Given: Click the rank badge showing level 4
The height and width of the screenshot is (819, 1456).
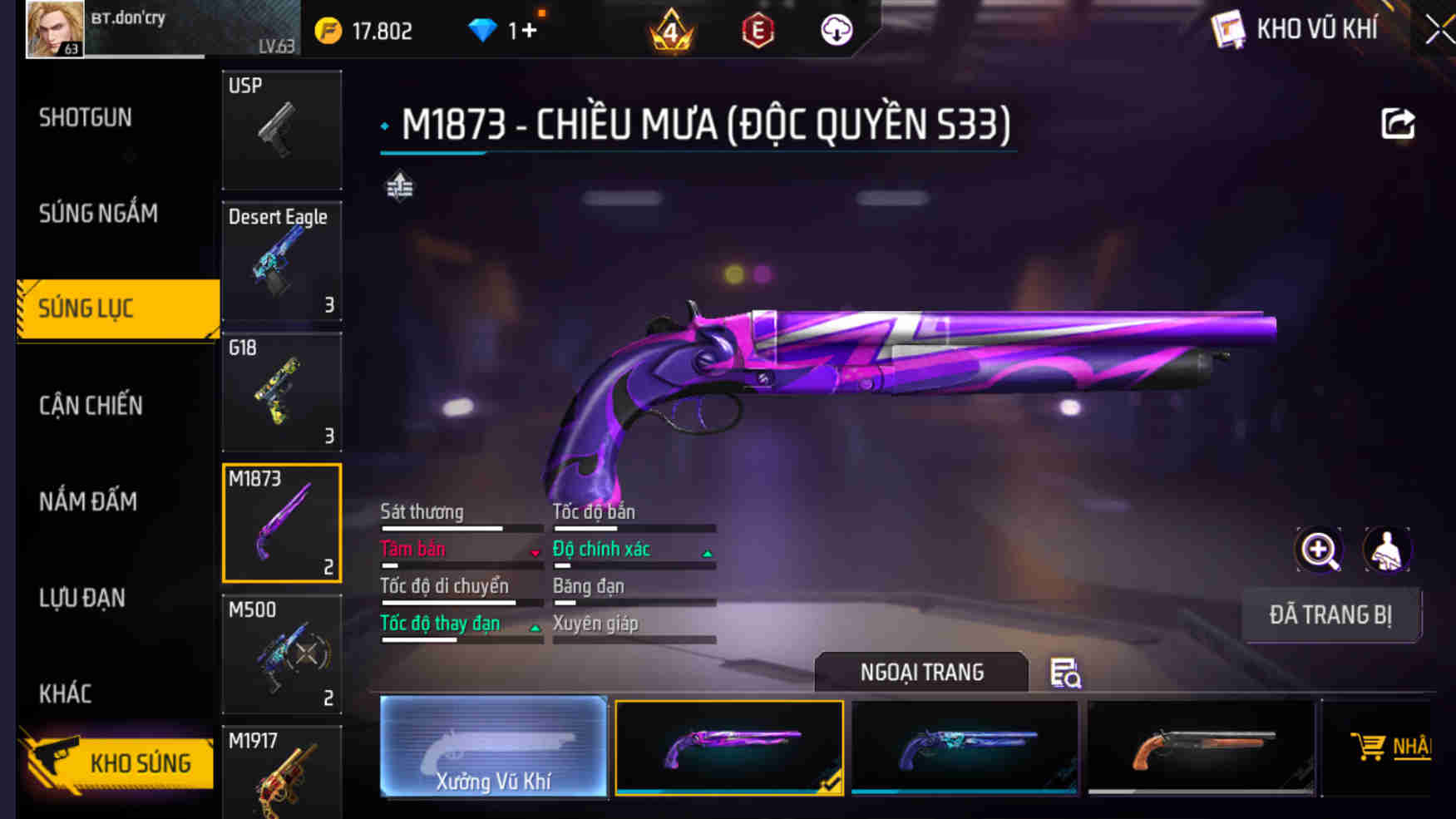Looking at the screenshot, I should point(670,29).
